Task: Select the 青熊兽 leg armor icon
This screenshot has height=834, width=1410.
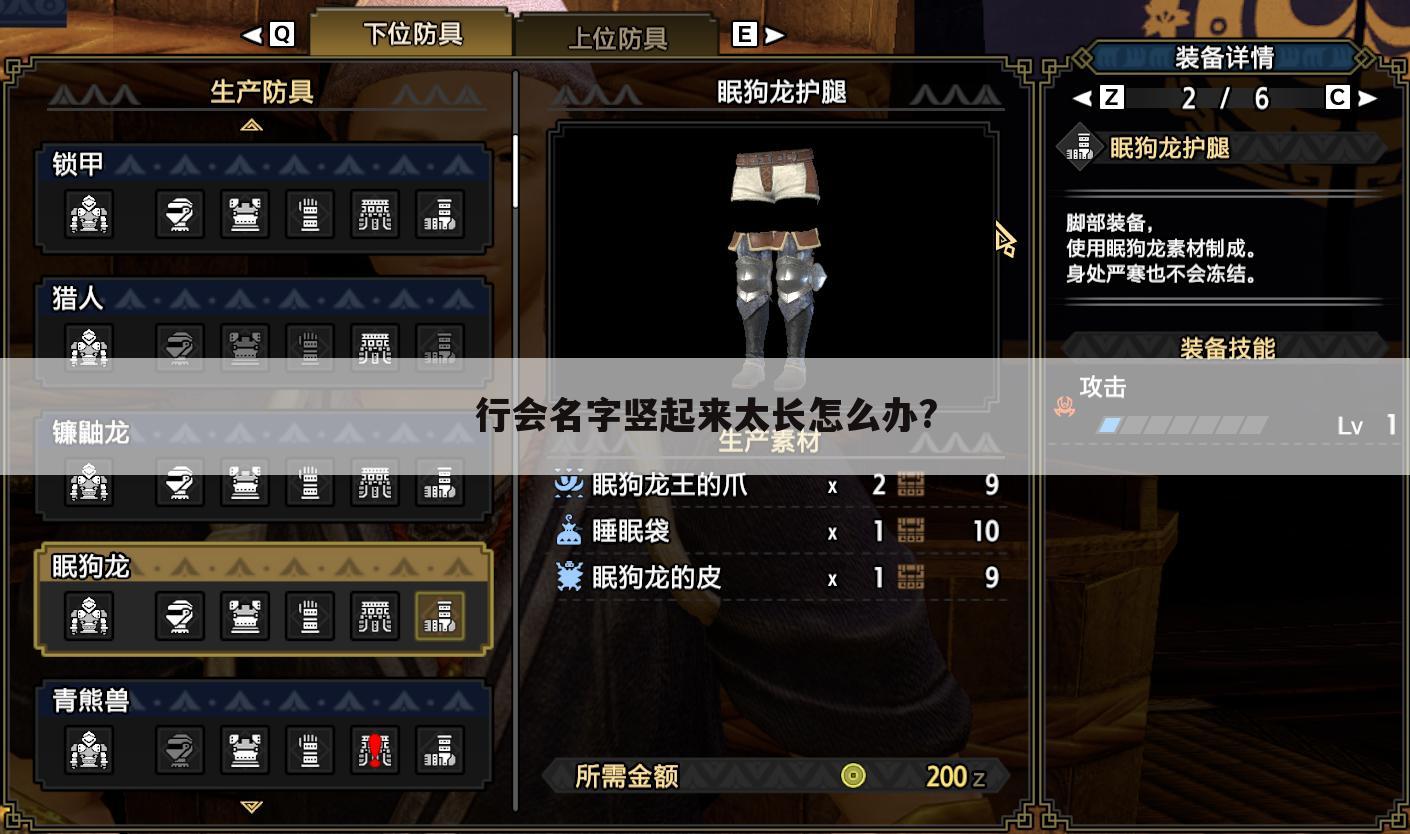Action: coord(440,750)
